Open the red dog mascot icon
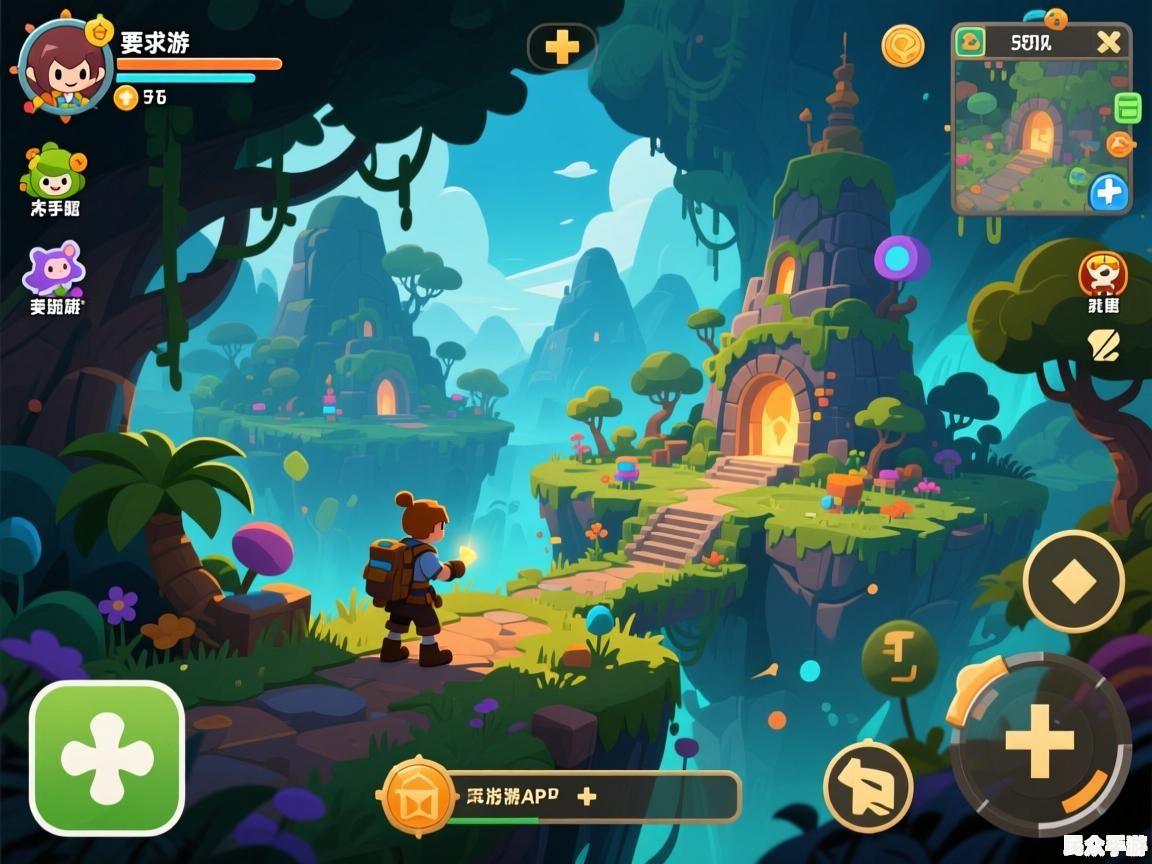This screenshot has width=1152, height=864. pos(1102,274)
